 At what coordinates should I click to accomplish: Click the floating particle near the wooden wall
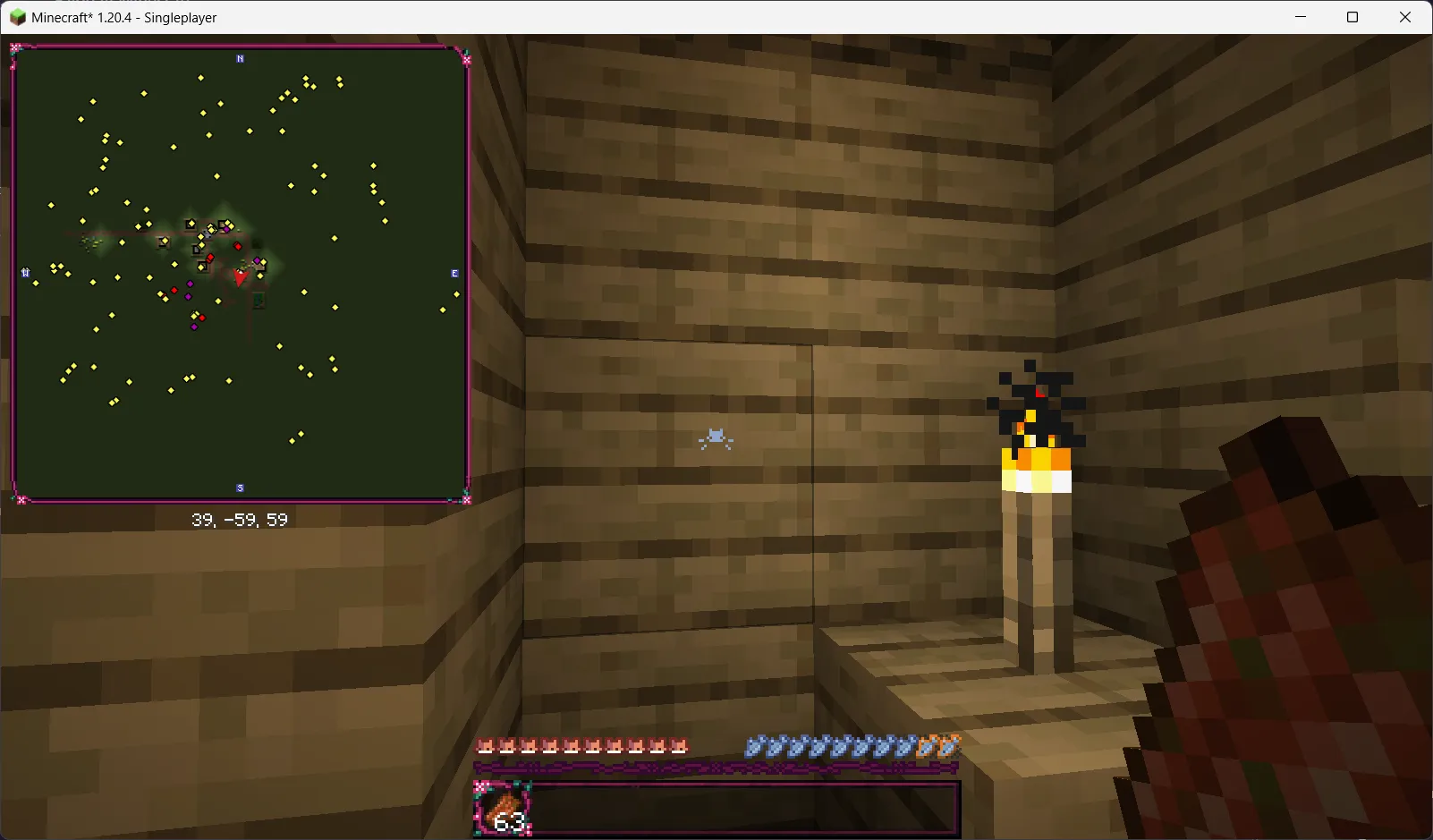(x=715, y=438)
